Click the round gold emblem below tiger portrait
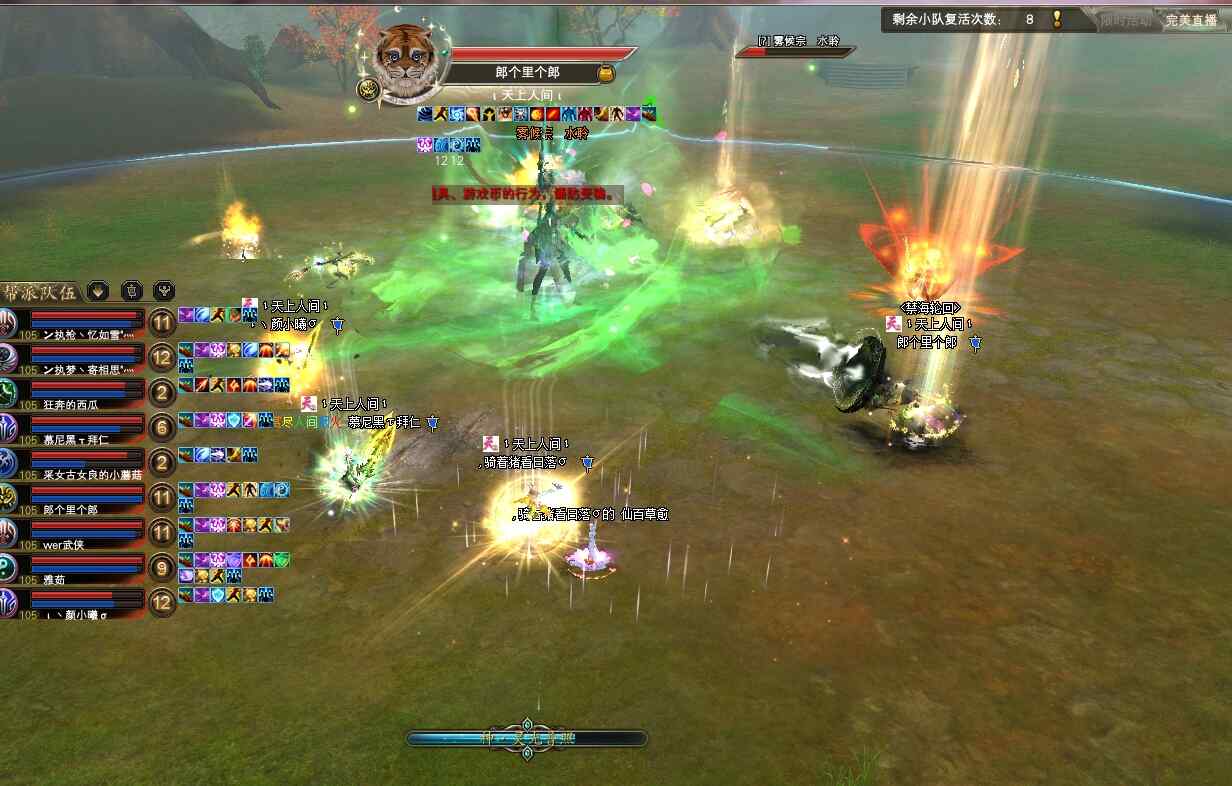 tap(367, 89)
